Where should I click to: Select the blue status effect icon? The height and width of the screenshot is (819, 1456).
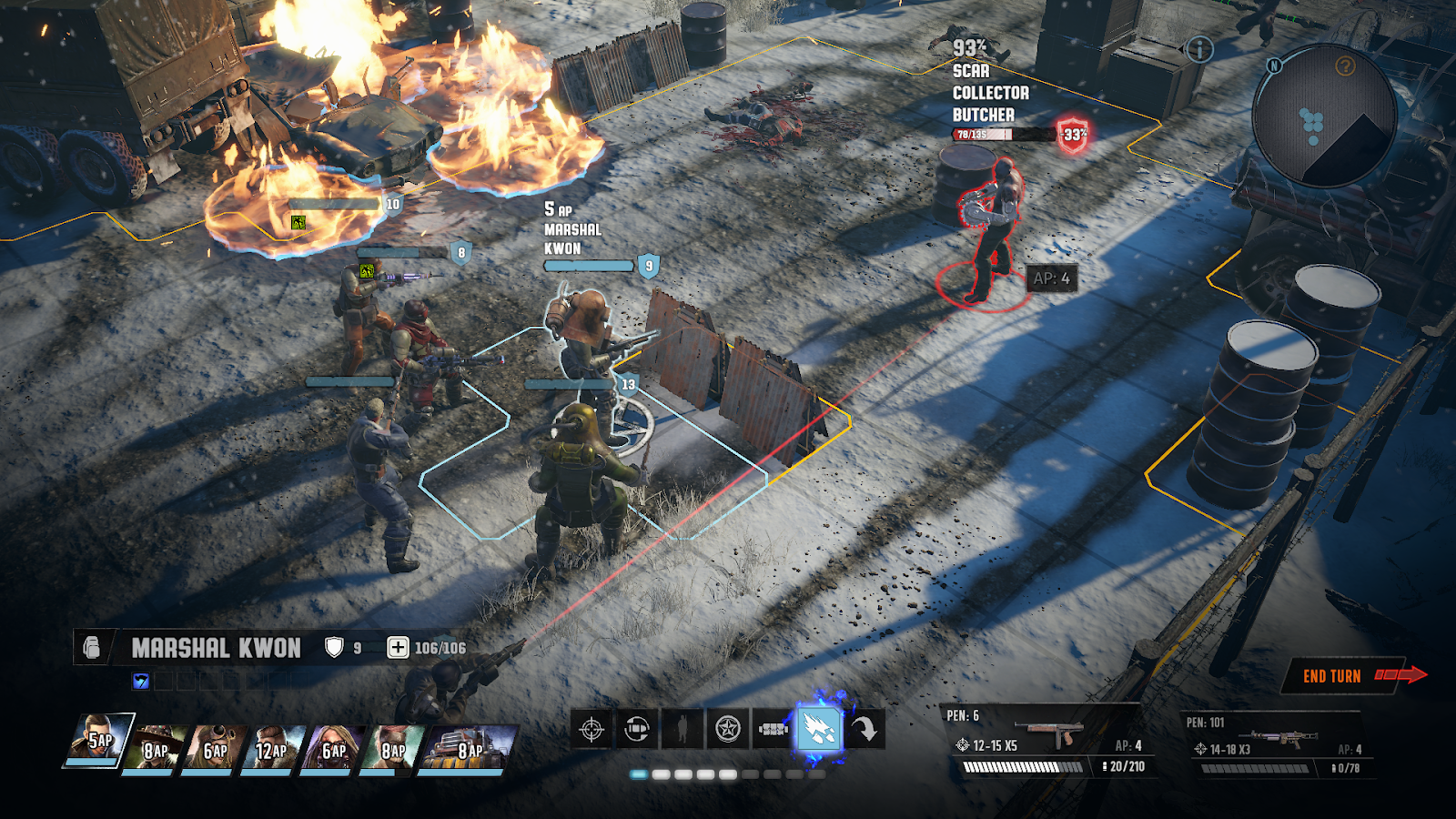click(140, 681)
